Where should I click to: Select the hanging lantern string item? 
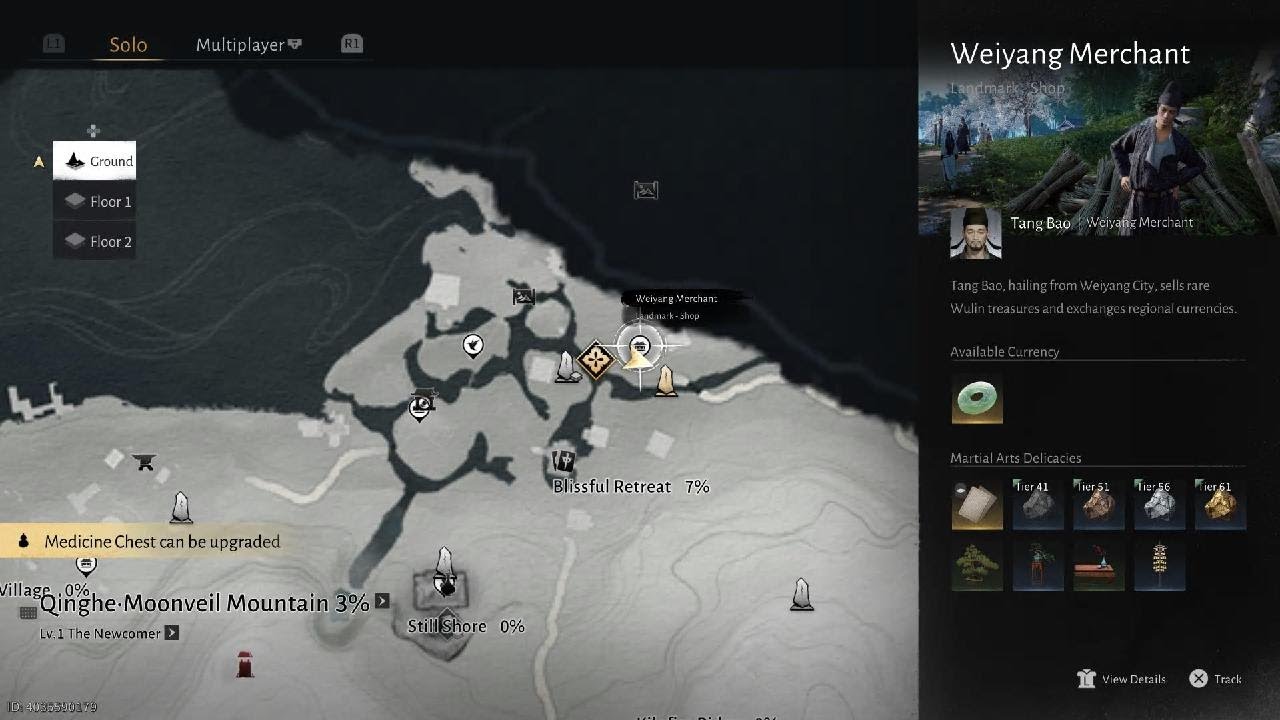(x=1159, y=566)
